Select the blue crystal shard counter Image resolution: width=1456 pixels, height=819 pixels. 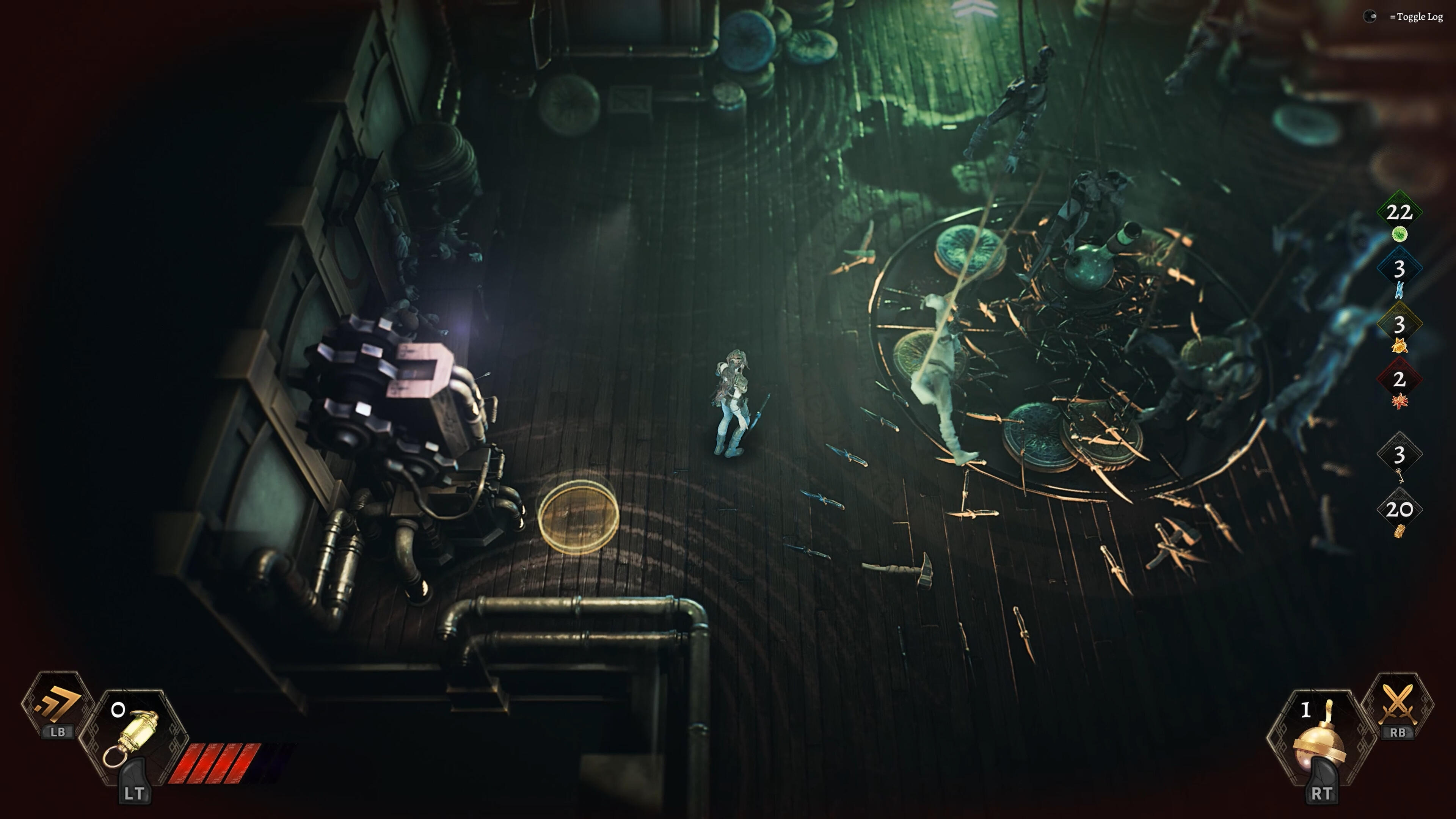pyautogui.click(x=1399, y=274)
